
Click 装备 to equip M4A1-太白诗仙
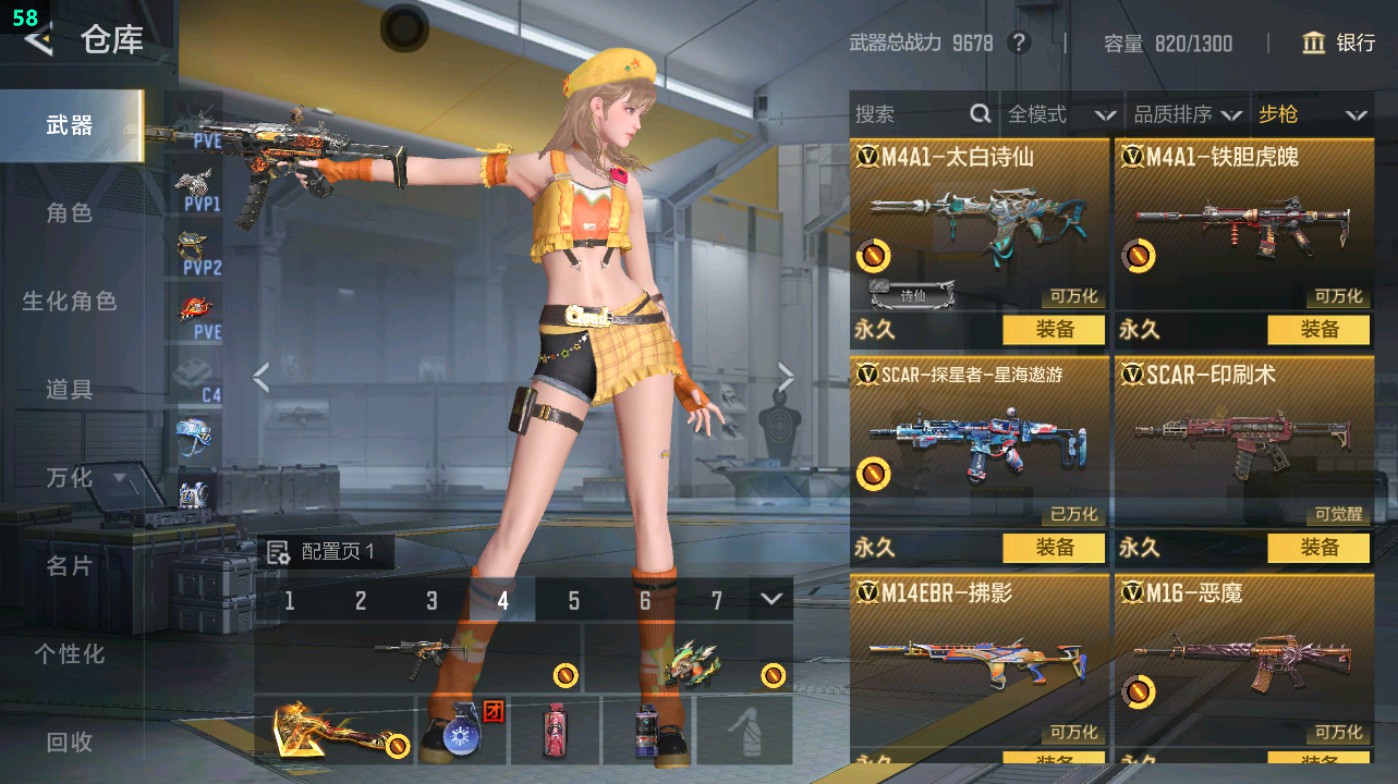coord(1055,330)
